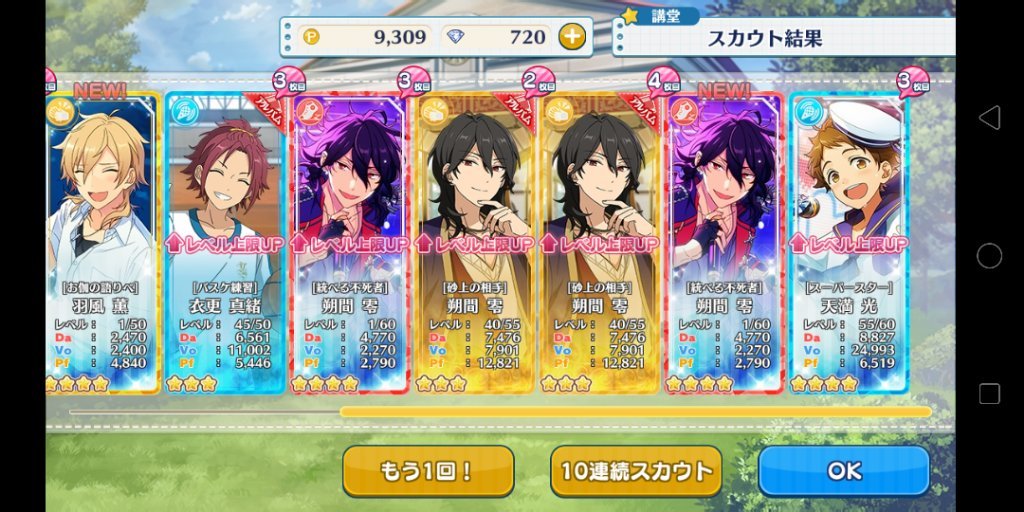Choose the 天満 光 Superstar card

coord(848,240)
